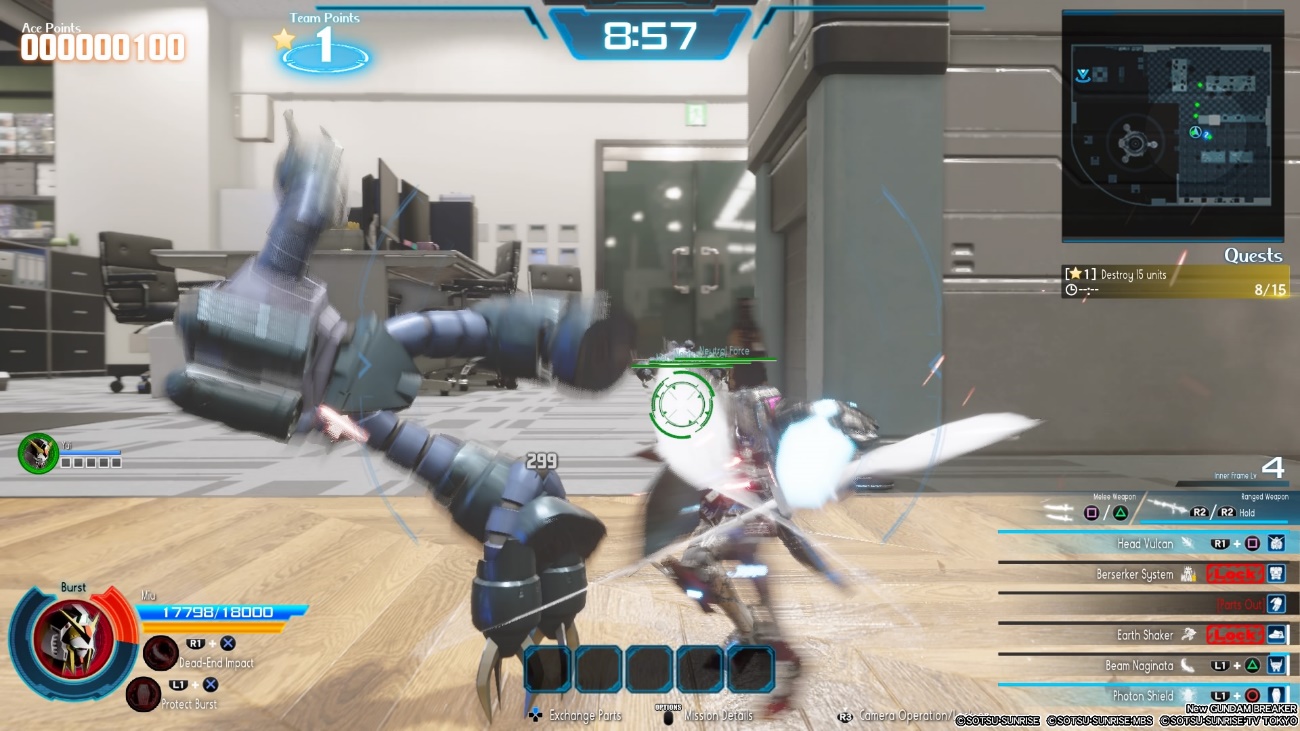Open the minimap of the office area
1300x731 pixels.
[1172, 125]
